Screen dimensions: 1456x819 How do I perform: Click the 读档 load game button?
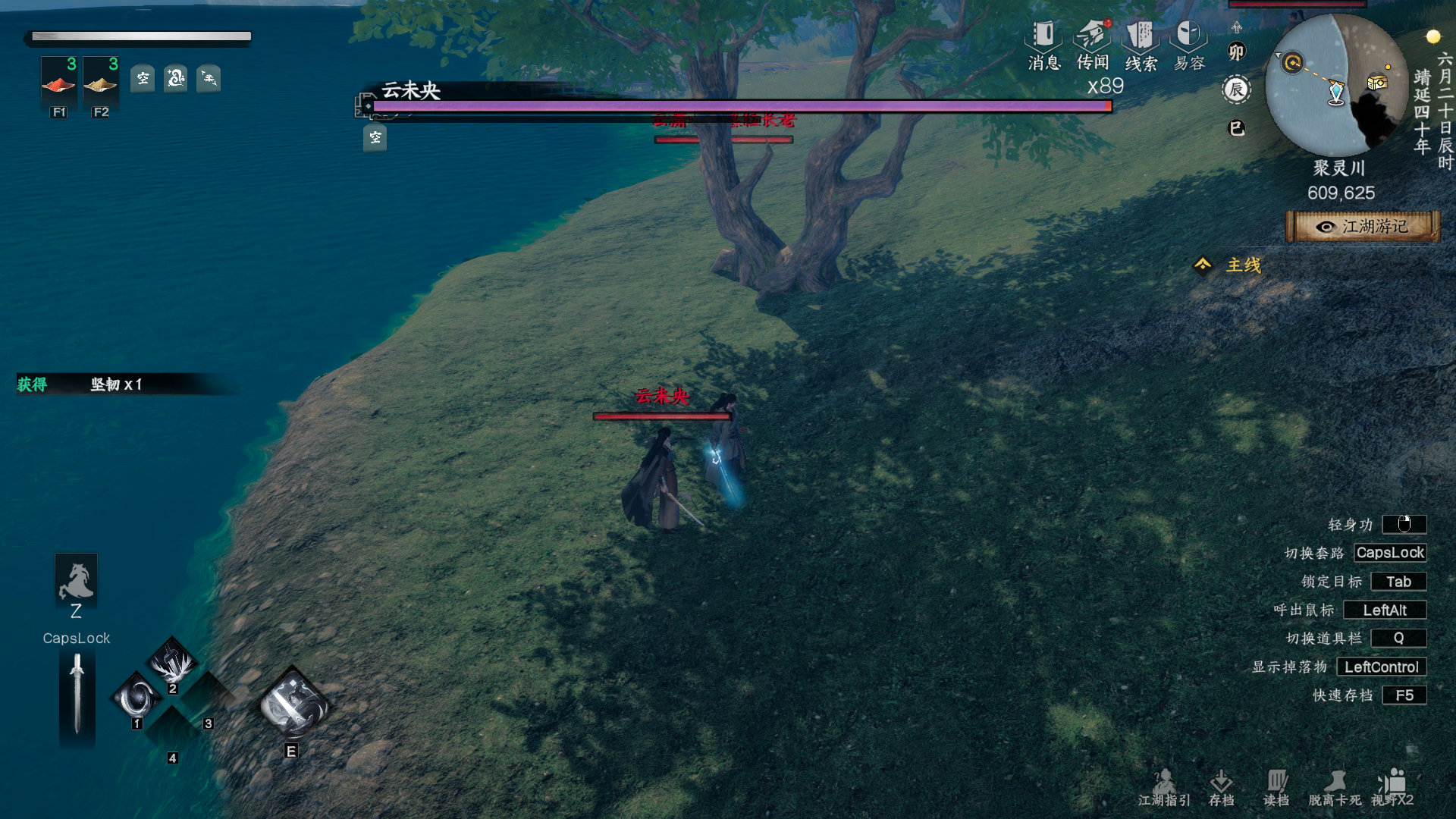point(1276,787)
